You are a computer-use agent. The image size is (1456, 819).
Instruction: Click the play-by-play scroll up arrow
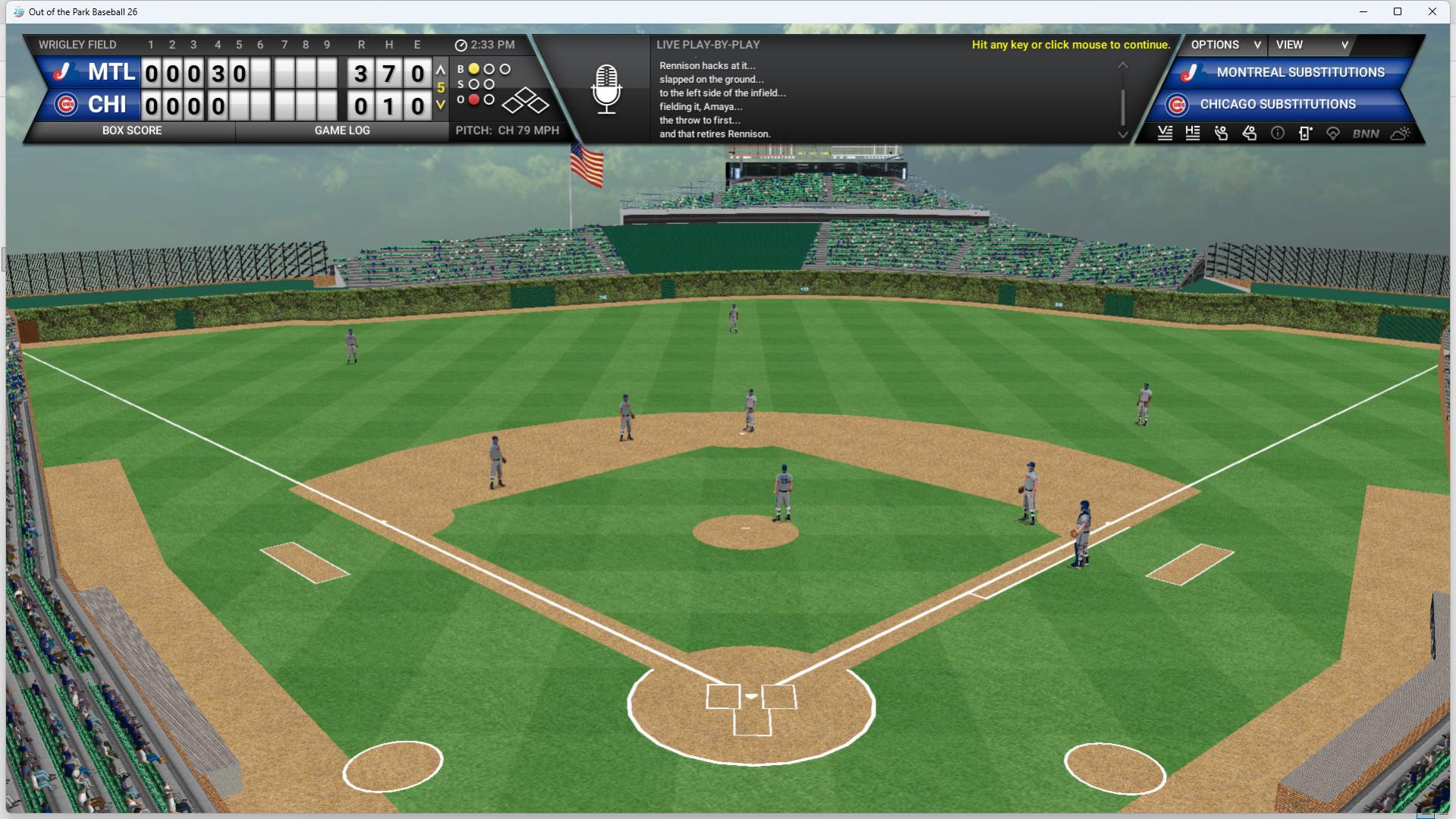(1123, 66)
